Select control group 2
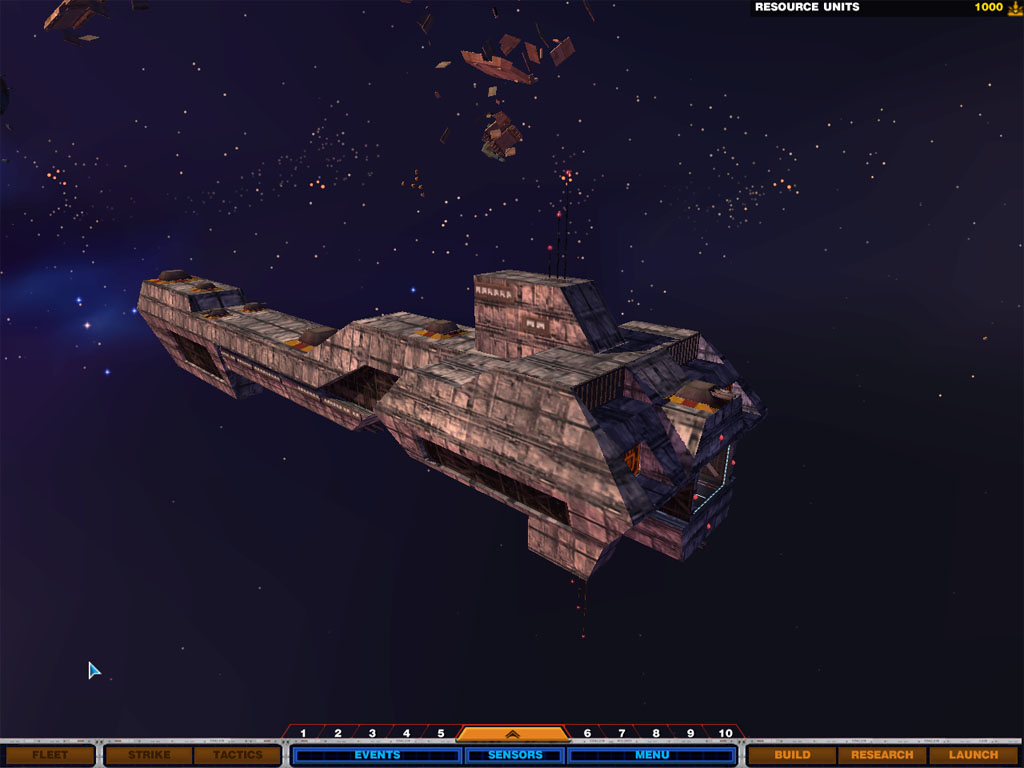This screenshot has height=768, width=1024. click(x=338, y=734)
